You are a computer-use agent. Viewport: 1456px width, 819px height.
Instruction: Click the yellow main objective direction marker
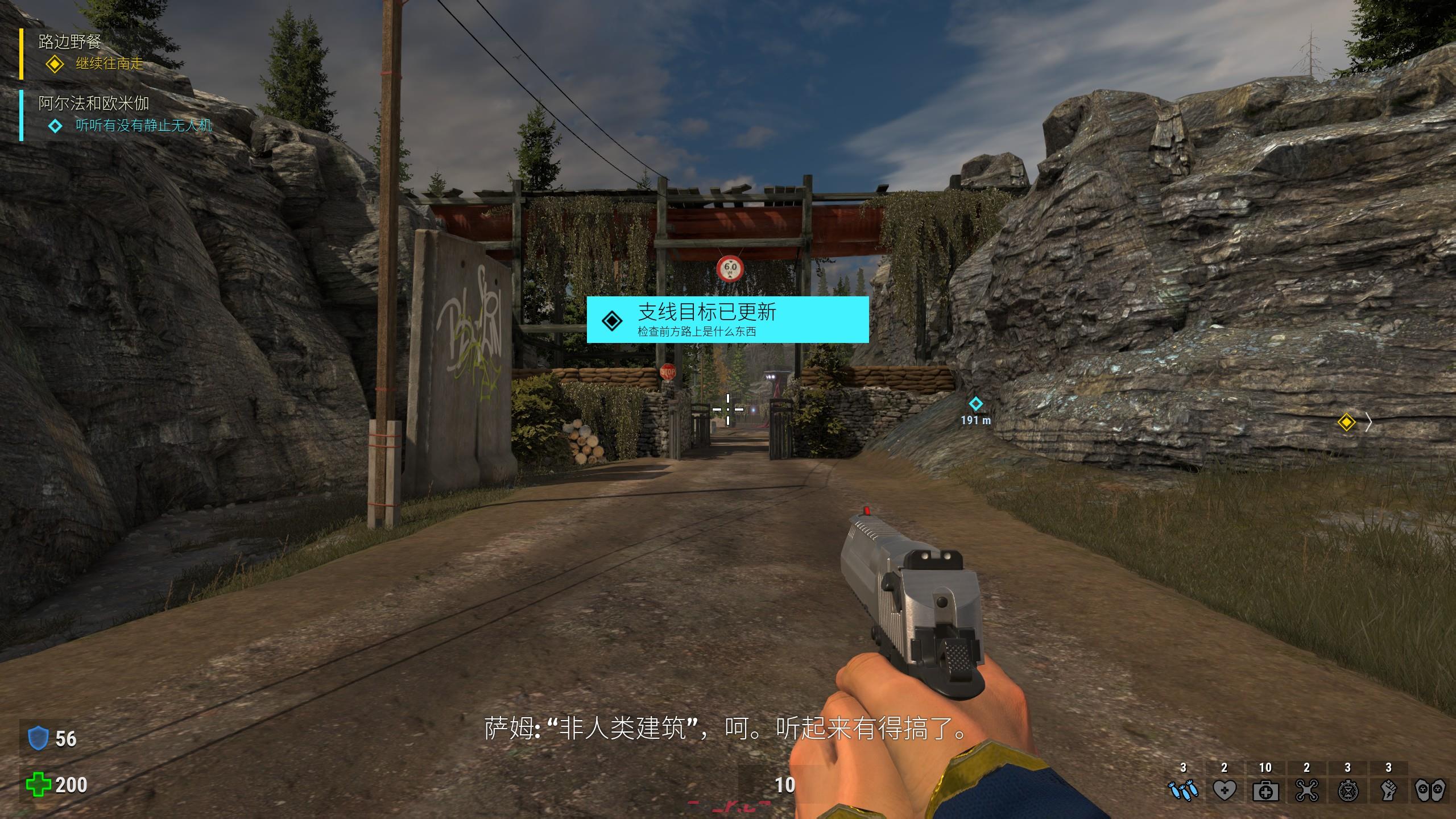coord(1346,423)
